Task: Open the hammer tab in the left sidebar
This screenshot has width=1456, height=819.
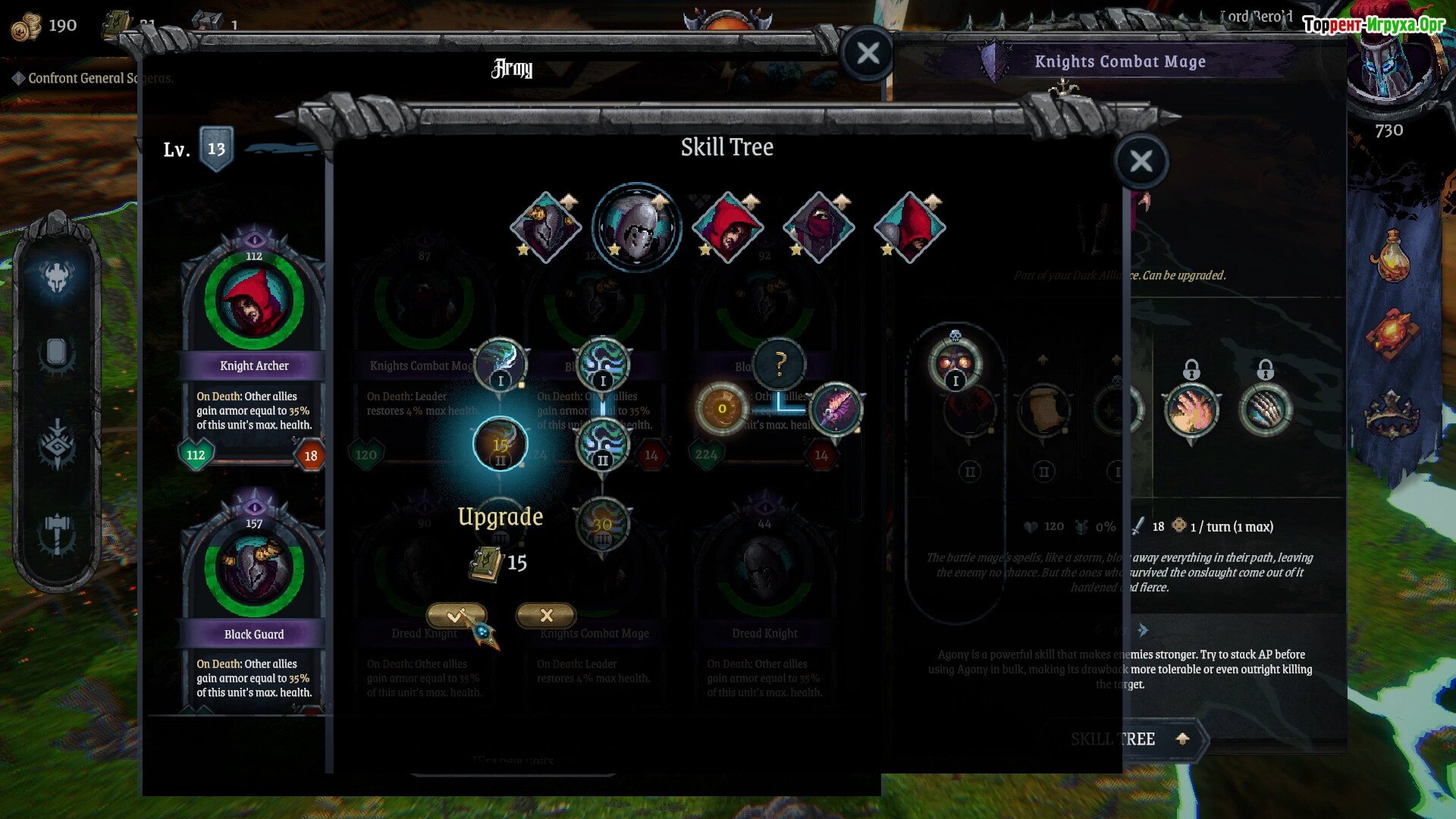Action: coord(57,533)
